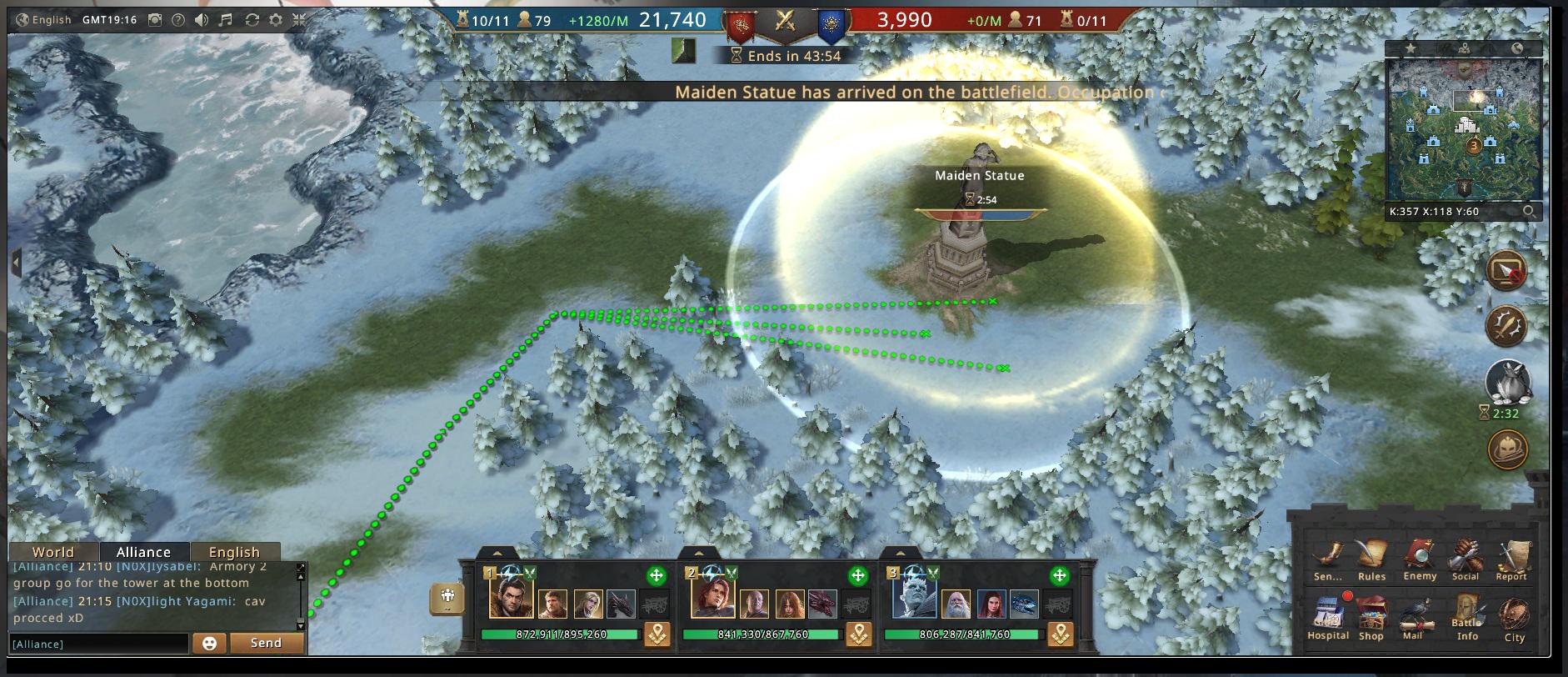Image resolution: width=1568 pixels, height=677 pixels.
Task: Open the chat emoji picker
Action: (x=209, y=643)
